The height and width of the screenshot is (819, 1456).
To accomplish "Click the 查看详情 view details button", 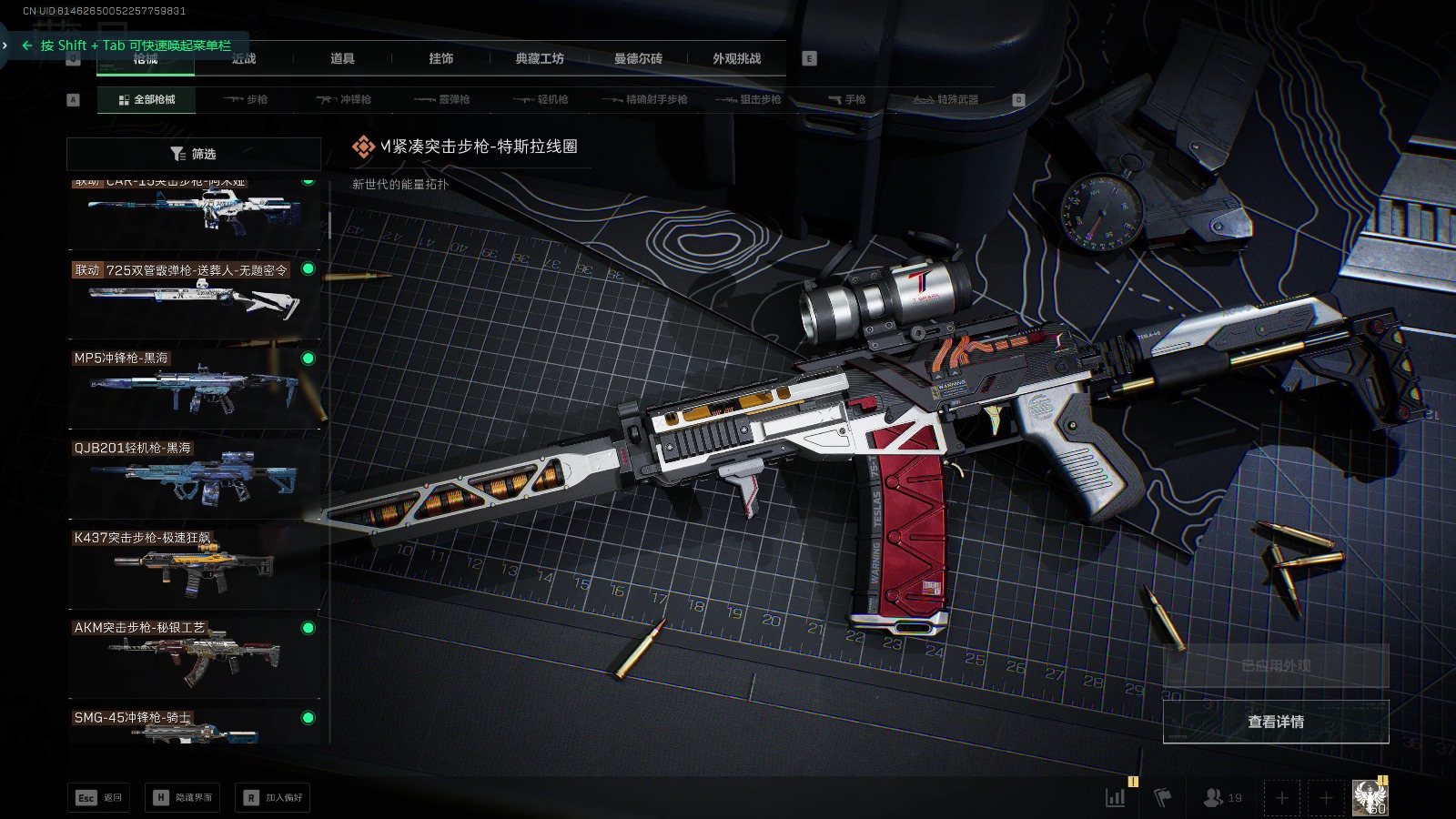I will (1276, 722).
